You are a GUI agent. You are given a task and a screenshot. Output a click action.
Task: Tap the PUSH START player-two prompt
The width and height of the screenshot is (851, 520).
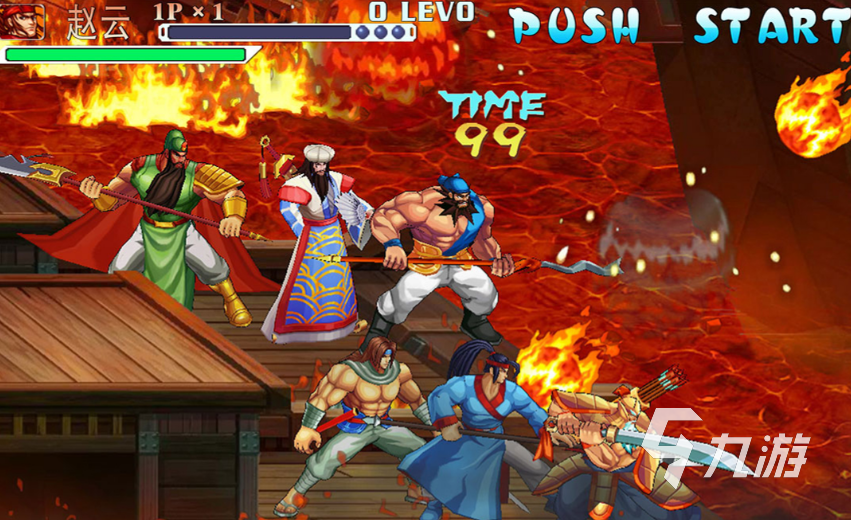tap(680, 25)
